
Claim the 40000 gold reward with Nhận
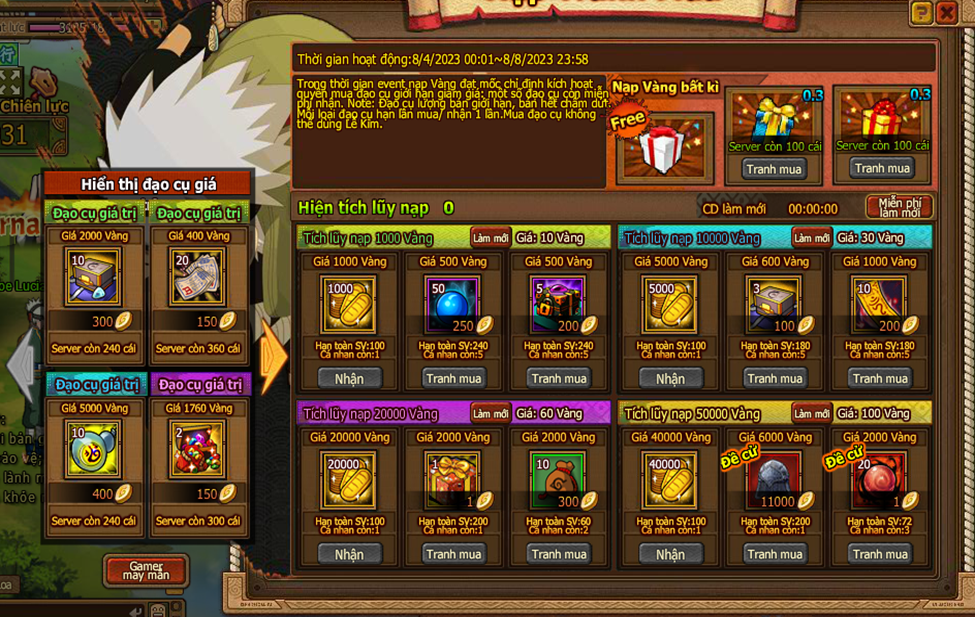[x=670, y=554]
